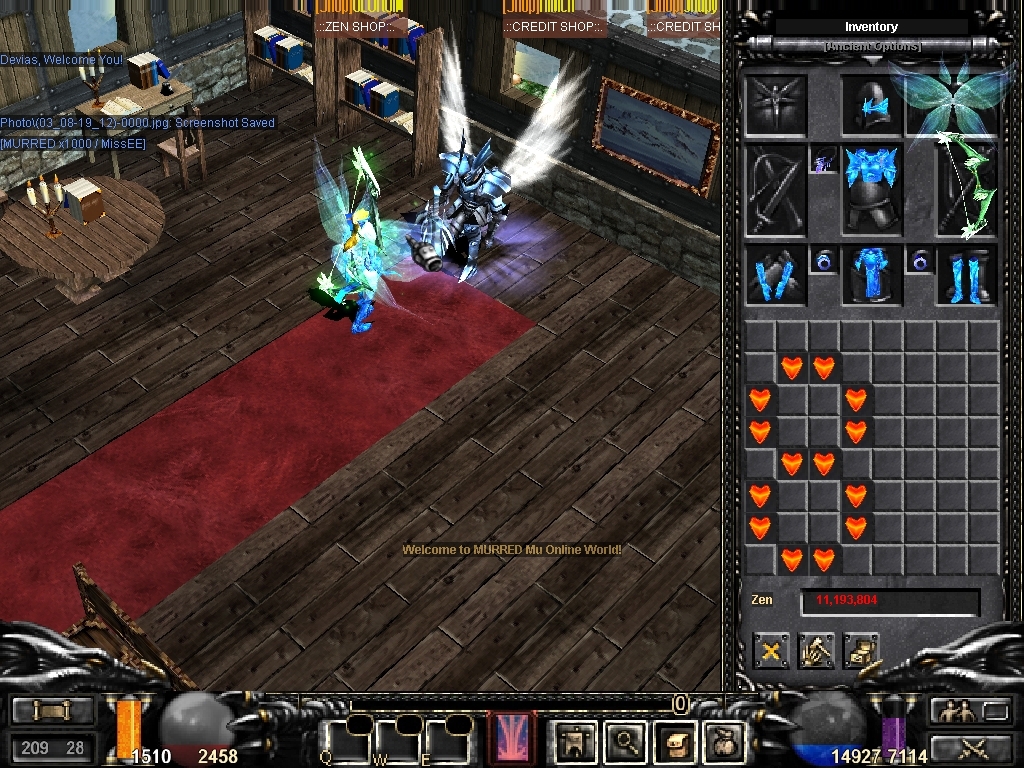Toggle the inventory bag button

tap(723, 741)
